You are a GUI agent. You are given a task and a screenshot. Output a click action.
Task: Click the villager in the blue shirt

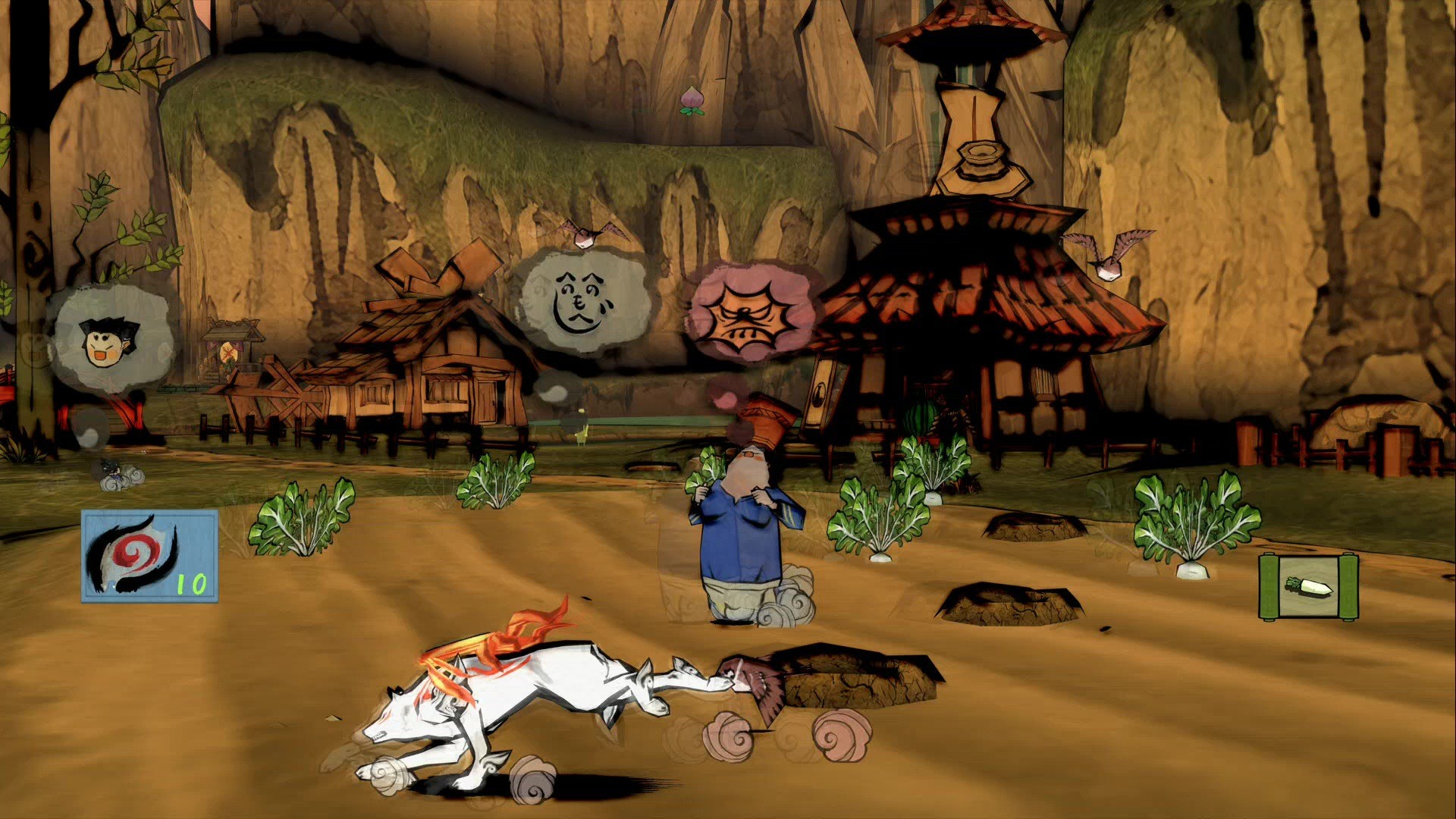tap(743, 531)
